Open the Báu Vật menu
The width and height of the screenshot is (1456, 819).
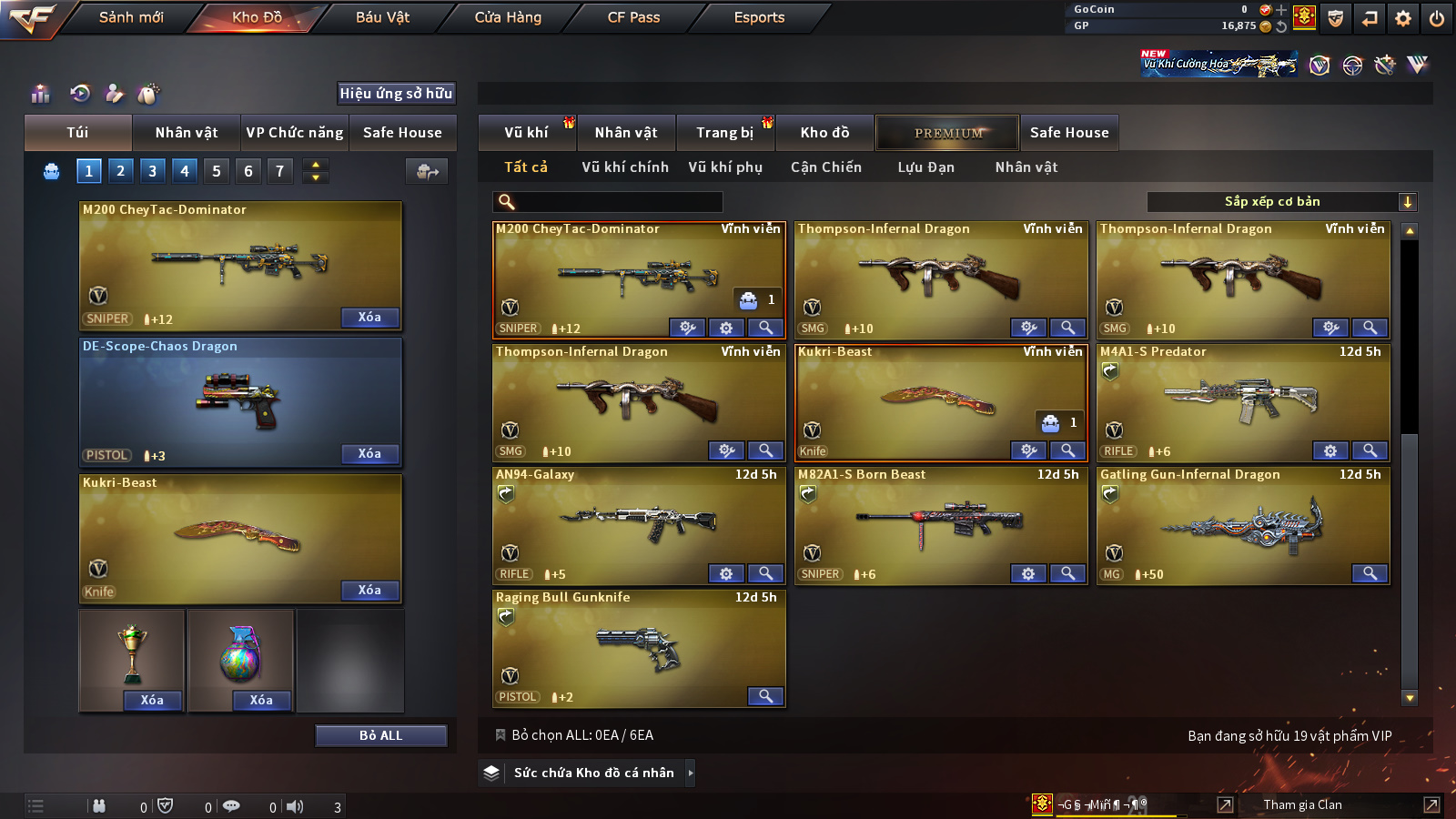click(x=382, y=17)
